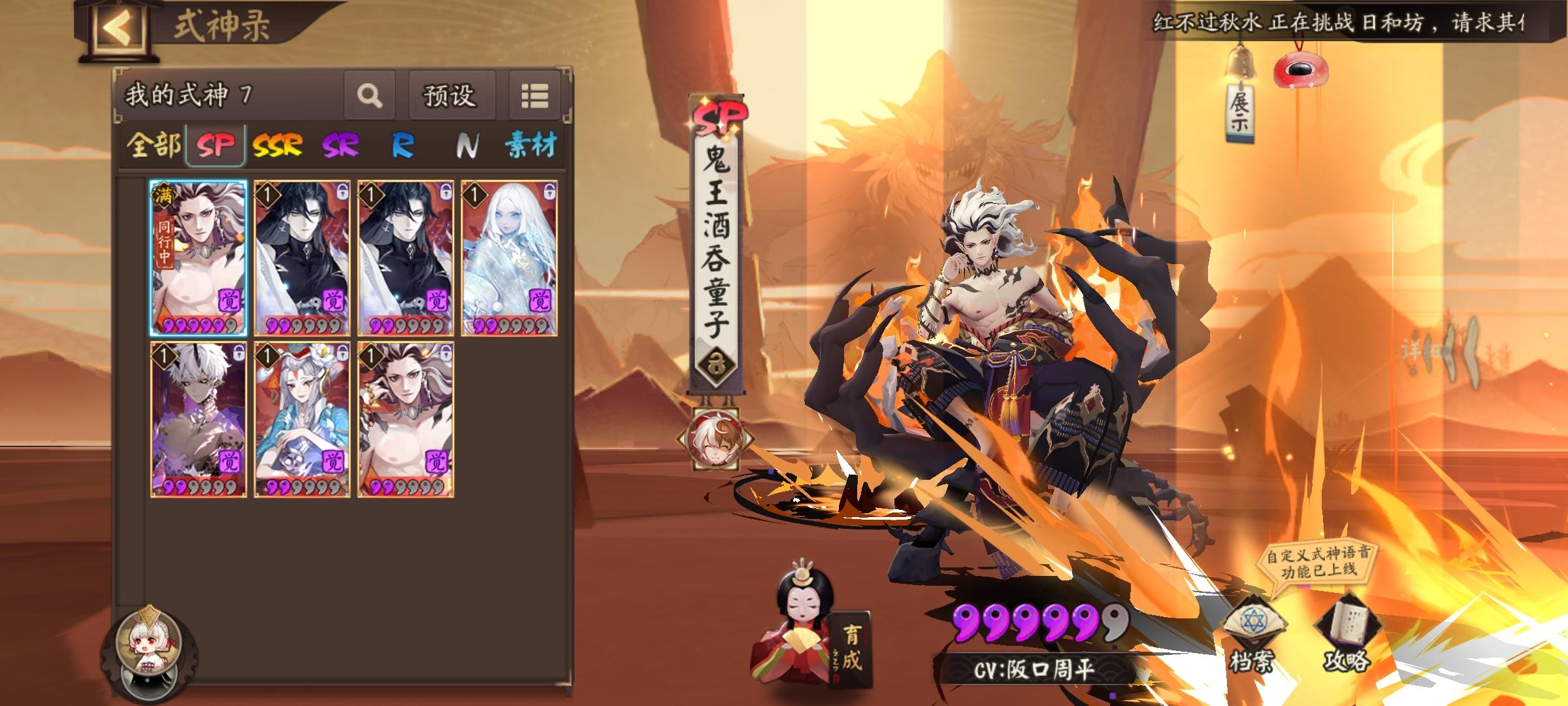Open the search magnifier in shikigami list
Image resolution: width=1568 pixels, height=706 pixels.
pos(370,95)
